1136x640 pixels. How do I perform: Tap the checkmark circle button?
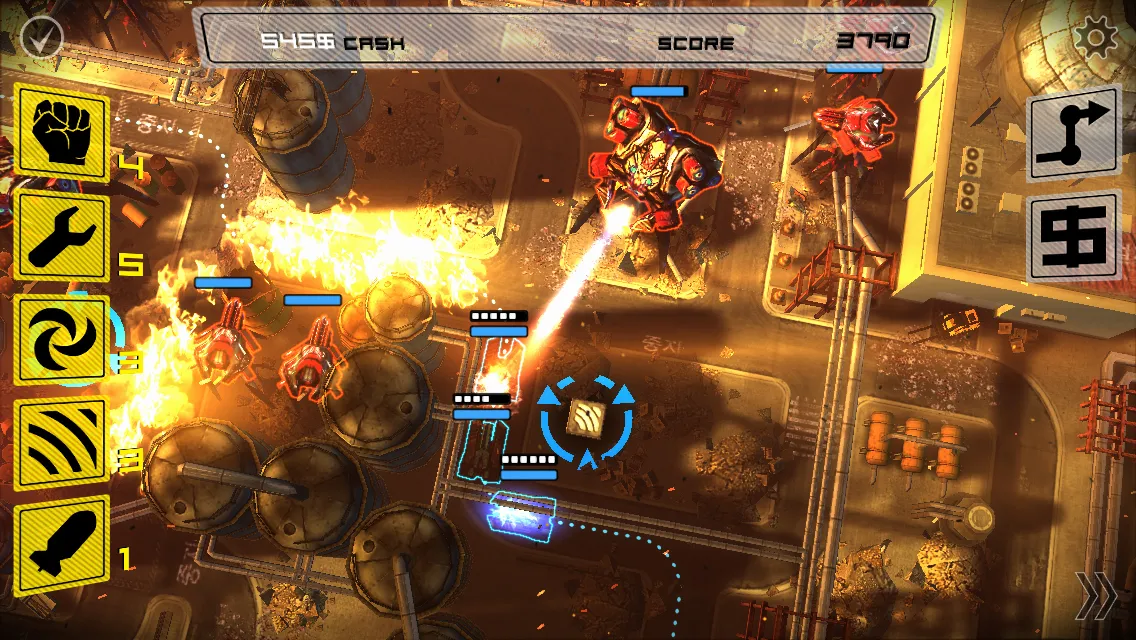(x=41, y=39)
